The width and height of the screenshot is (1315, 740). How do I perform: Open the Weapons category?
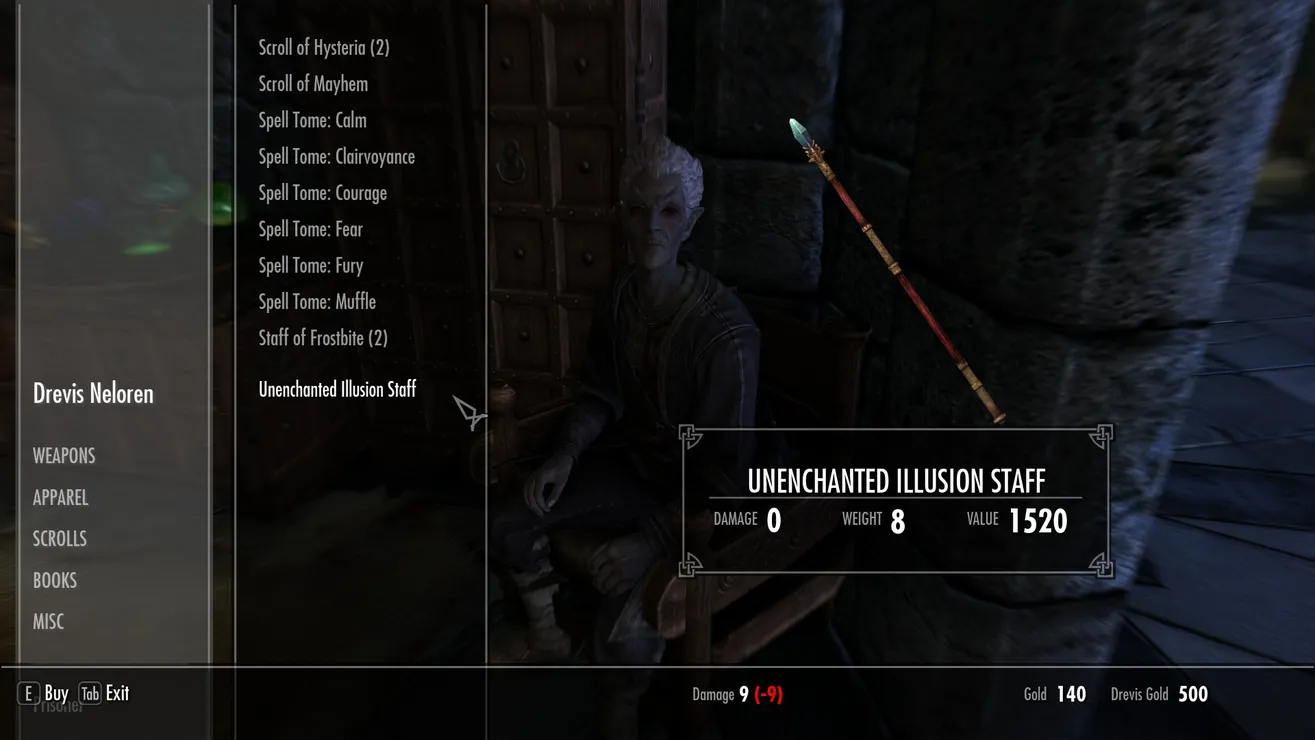coord(64,456)
